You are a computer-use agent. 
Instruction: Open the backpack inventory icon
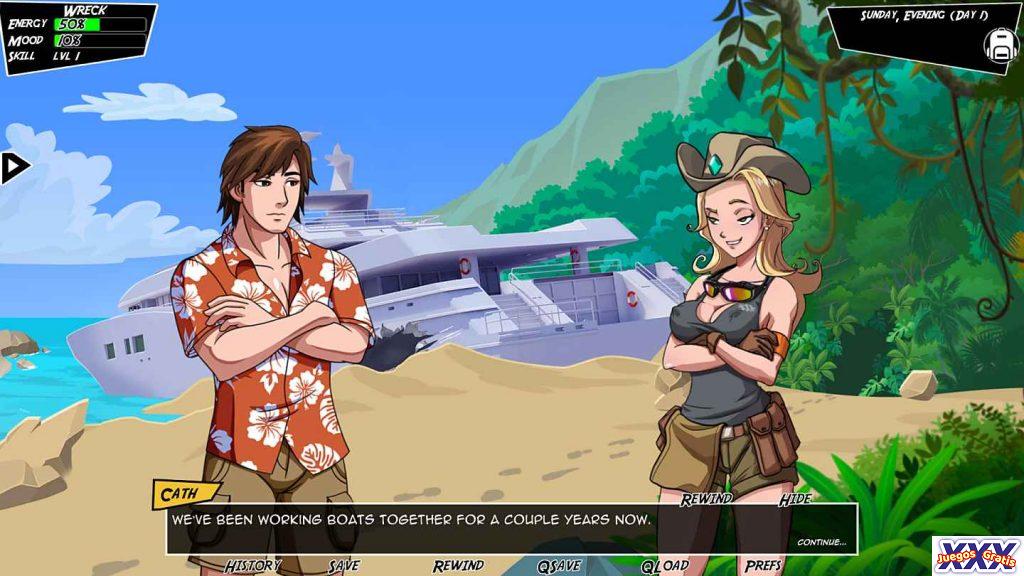click(1000, 43)
